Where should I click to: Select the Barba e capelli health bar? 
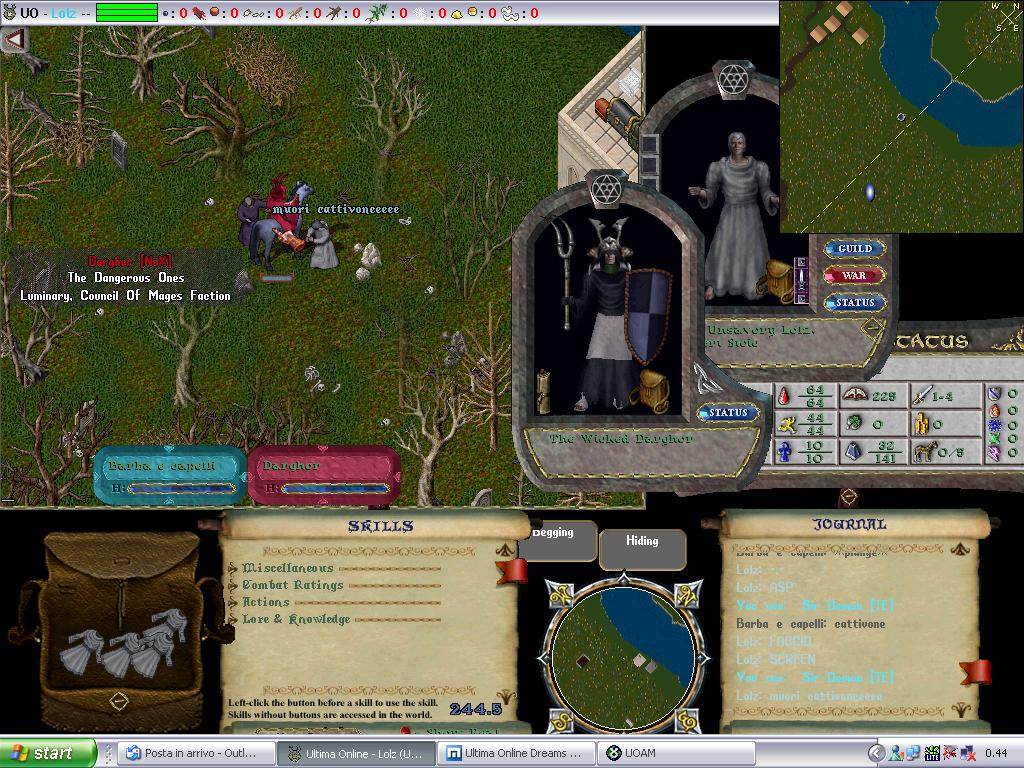[x=170, y=475]
